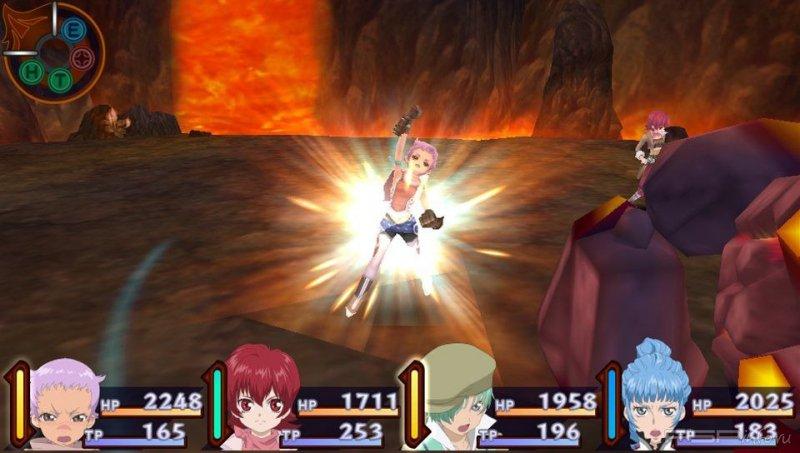Screen dimensions: 800x453
Task: Select the green H orb on the wheel
Action: [33, 73]
